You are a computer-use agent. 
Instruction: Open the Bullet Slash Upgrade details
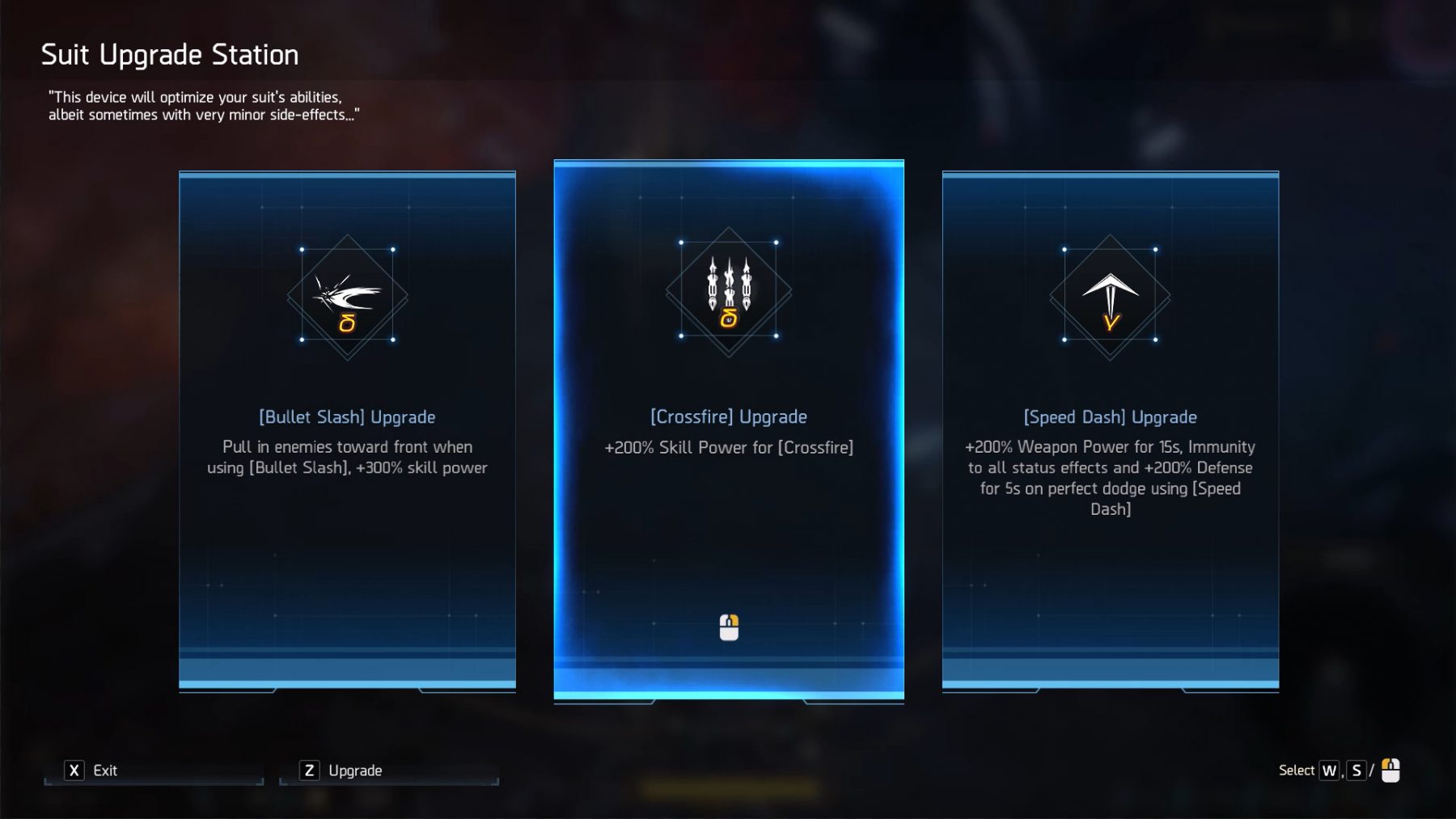345,417
